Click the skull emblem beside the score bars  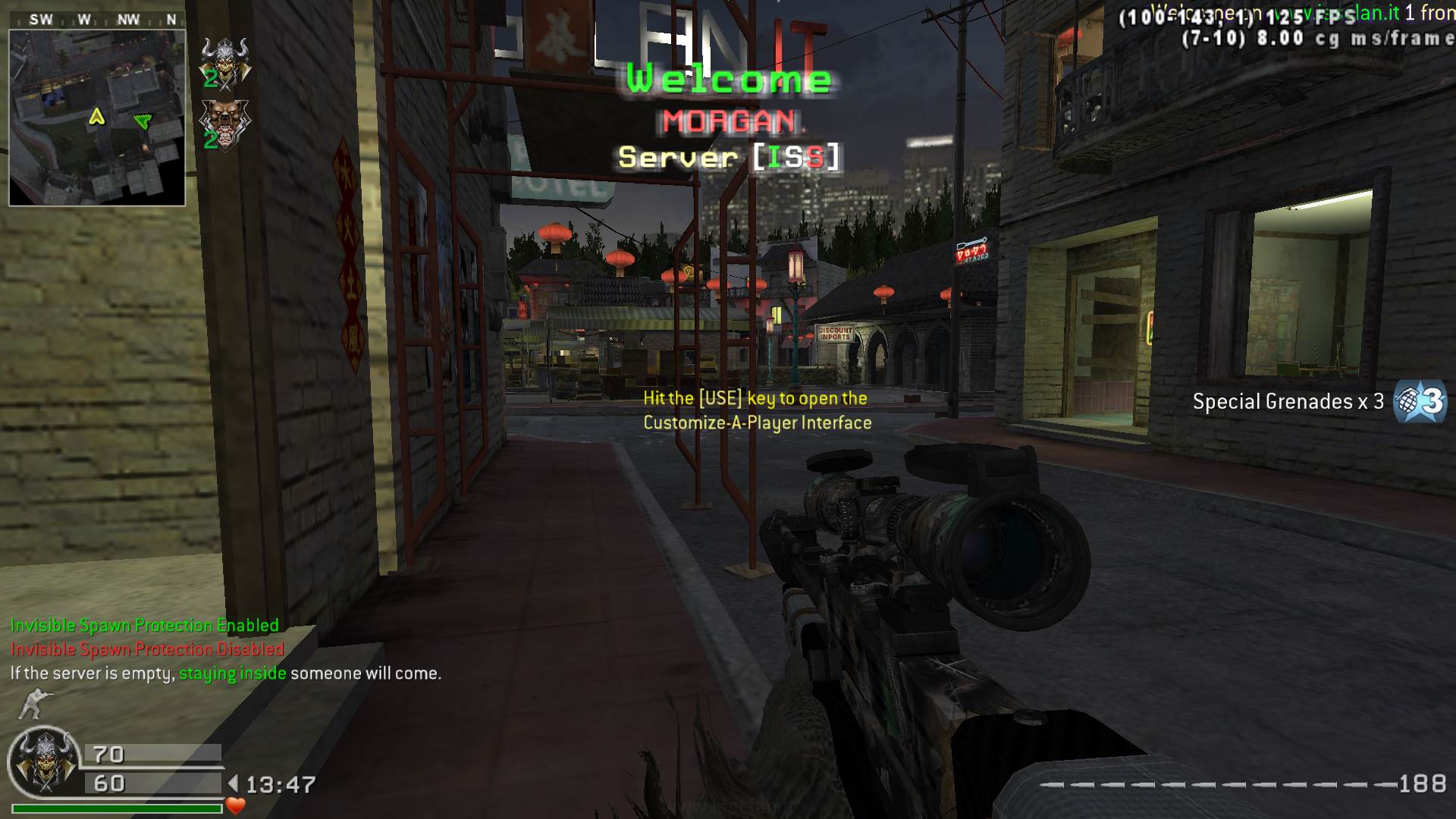pyautogui.click(x=44, y=762)
